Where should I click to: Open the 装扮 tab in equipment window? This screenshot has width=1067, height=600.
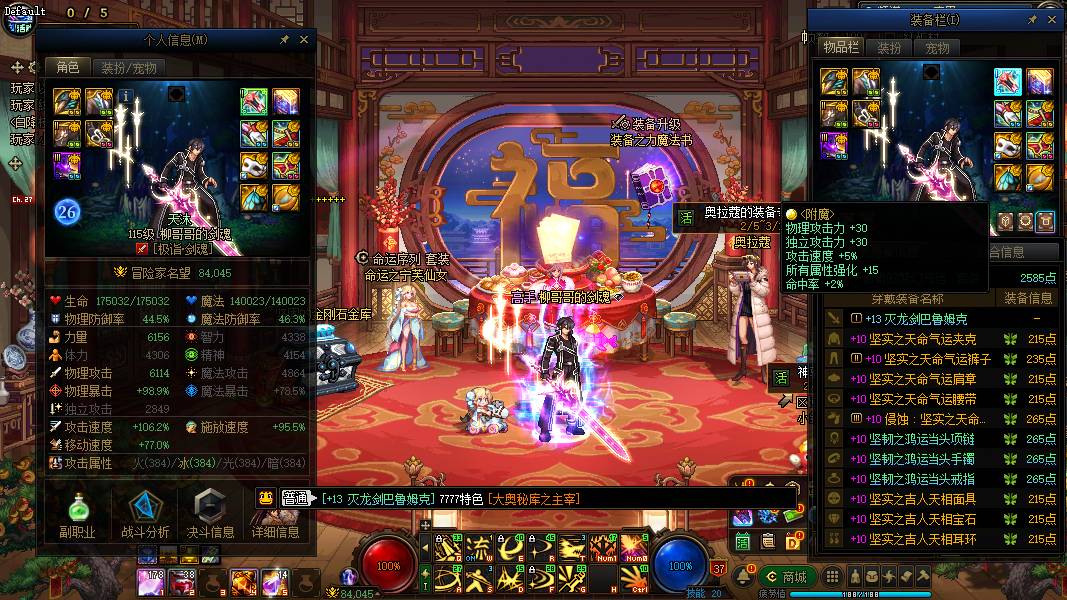(889, 48)
